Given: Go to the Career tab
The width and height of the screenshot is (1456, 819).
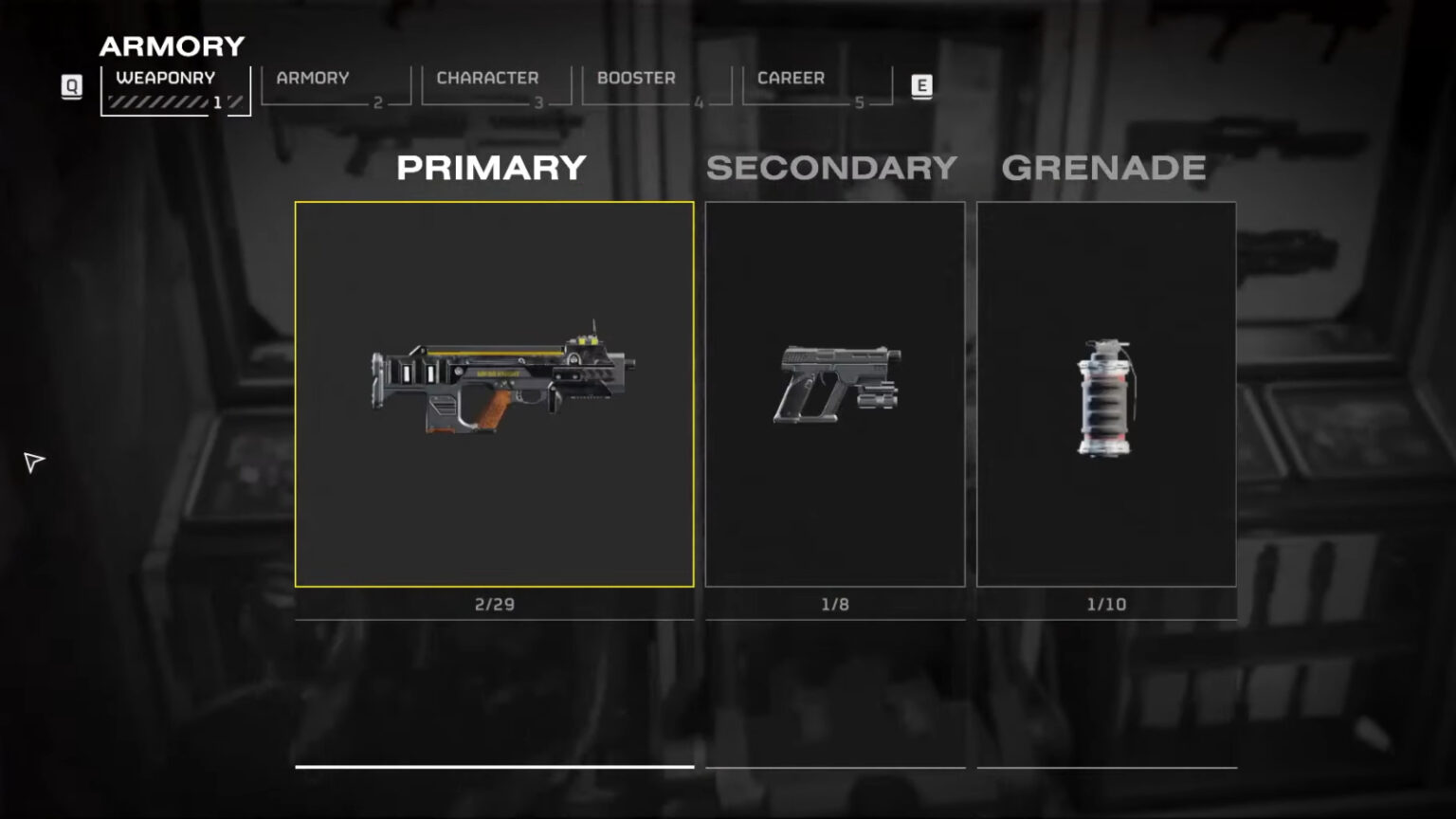Looking at the screenshot, I should (816, 87).
